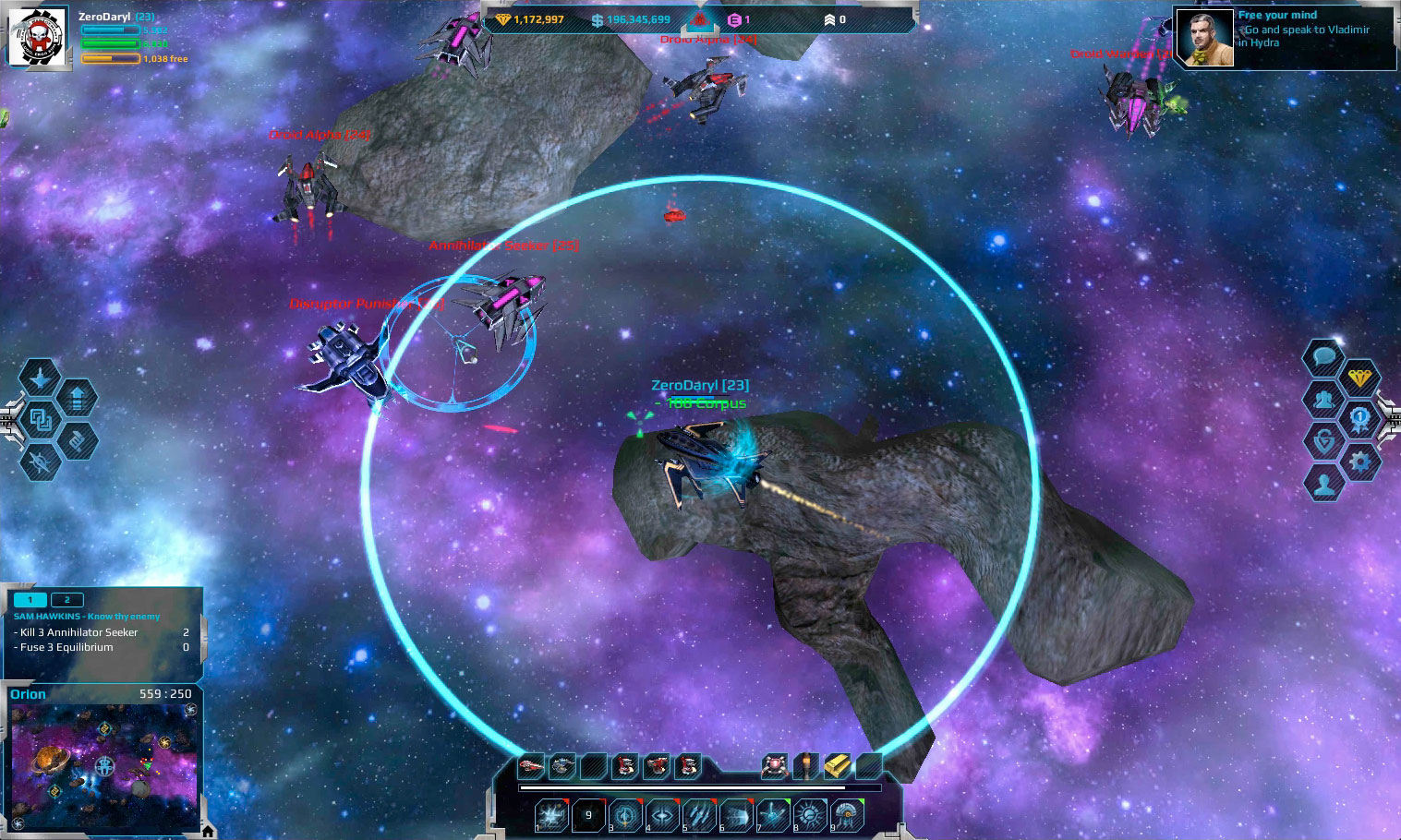Open the group of people menu
The height and width of the screenshot is (840, 1401).
coord(1323,399)
